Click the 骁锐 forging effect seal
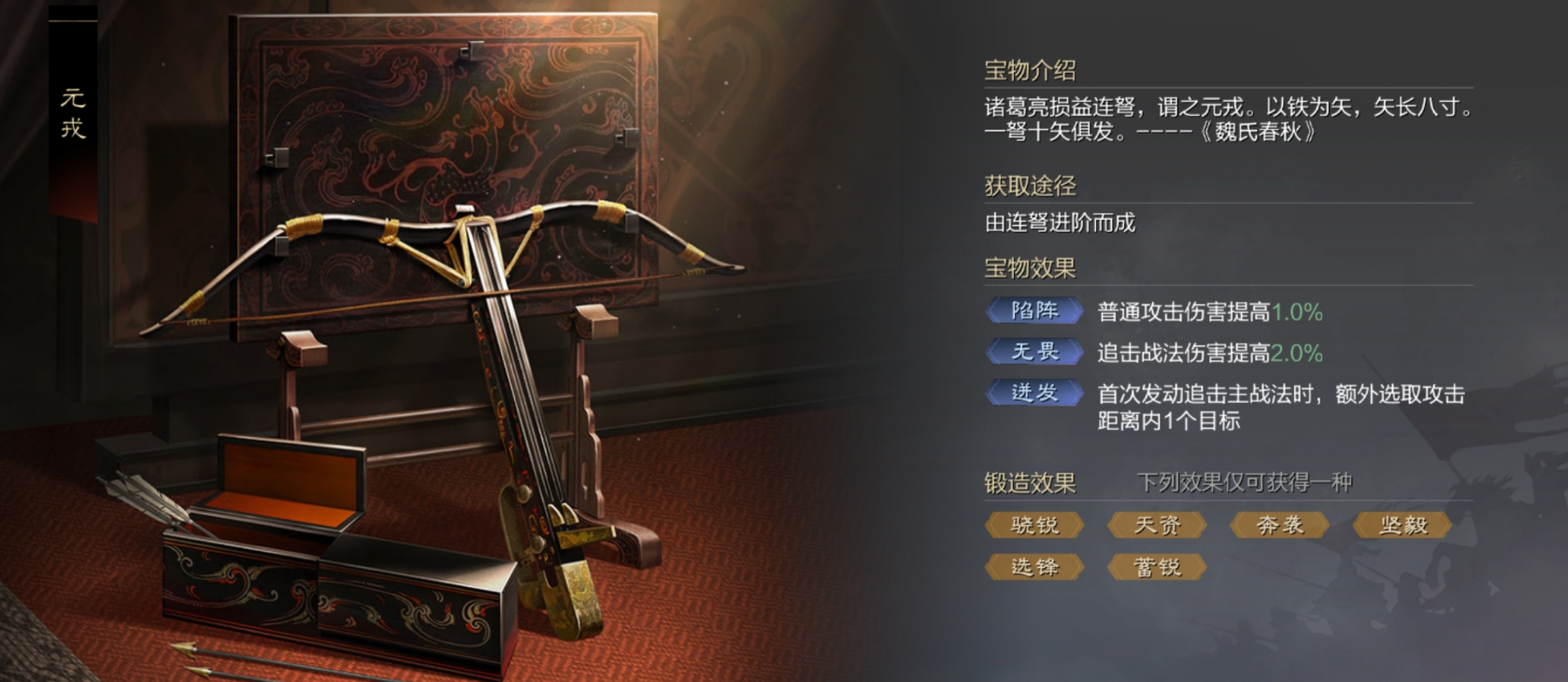The height and width of the screenshot is (682, 1568). click(x=1033, y=525)
